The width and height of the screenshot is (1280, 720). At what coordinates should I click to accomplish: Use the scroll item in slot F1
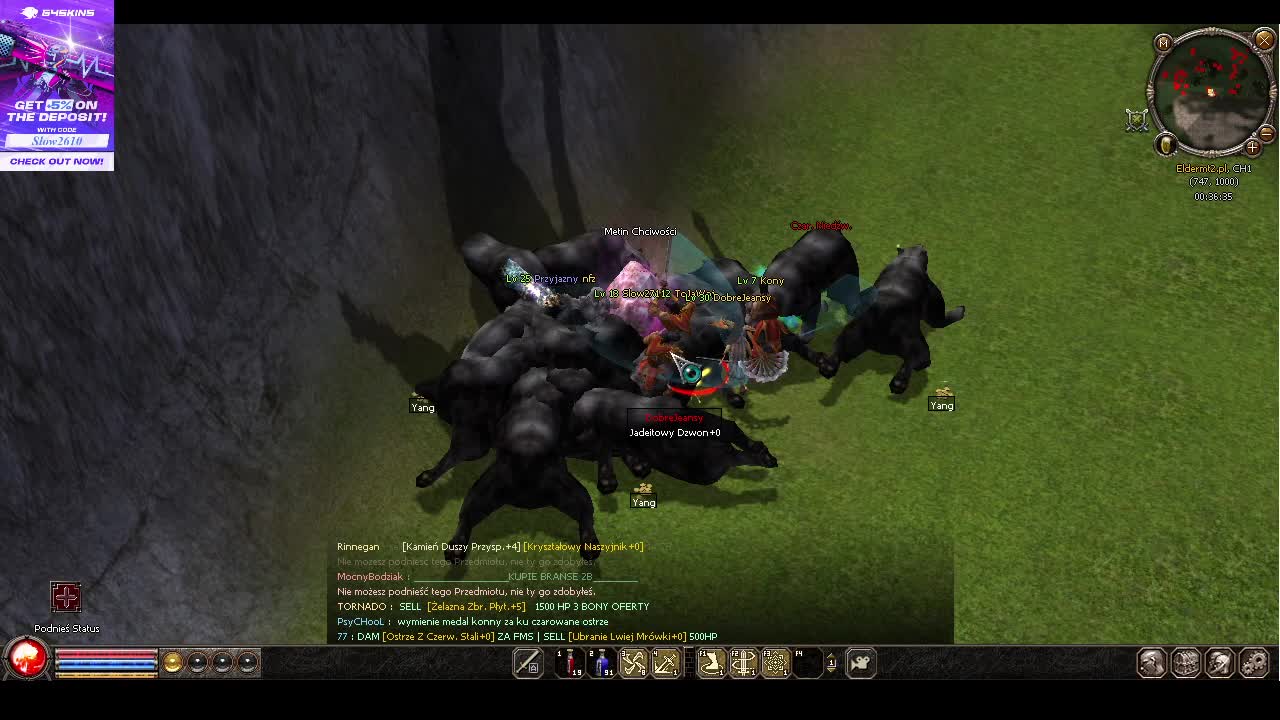(711, 662)
